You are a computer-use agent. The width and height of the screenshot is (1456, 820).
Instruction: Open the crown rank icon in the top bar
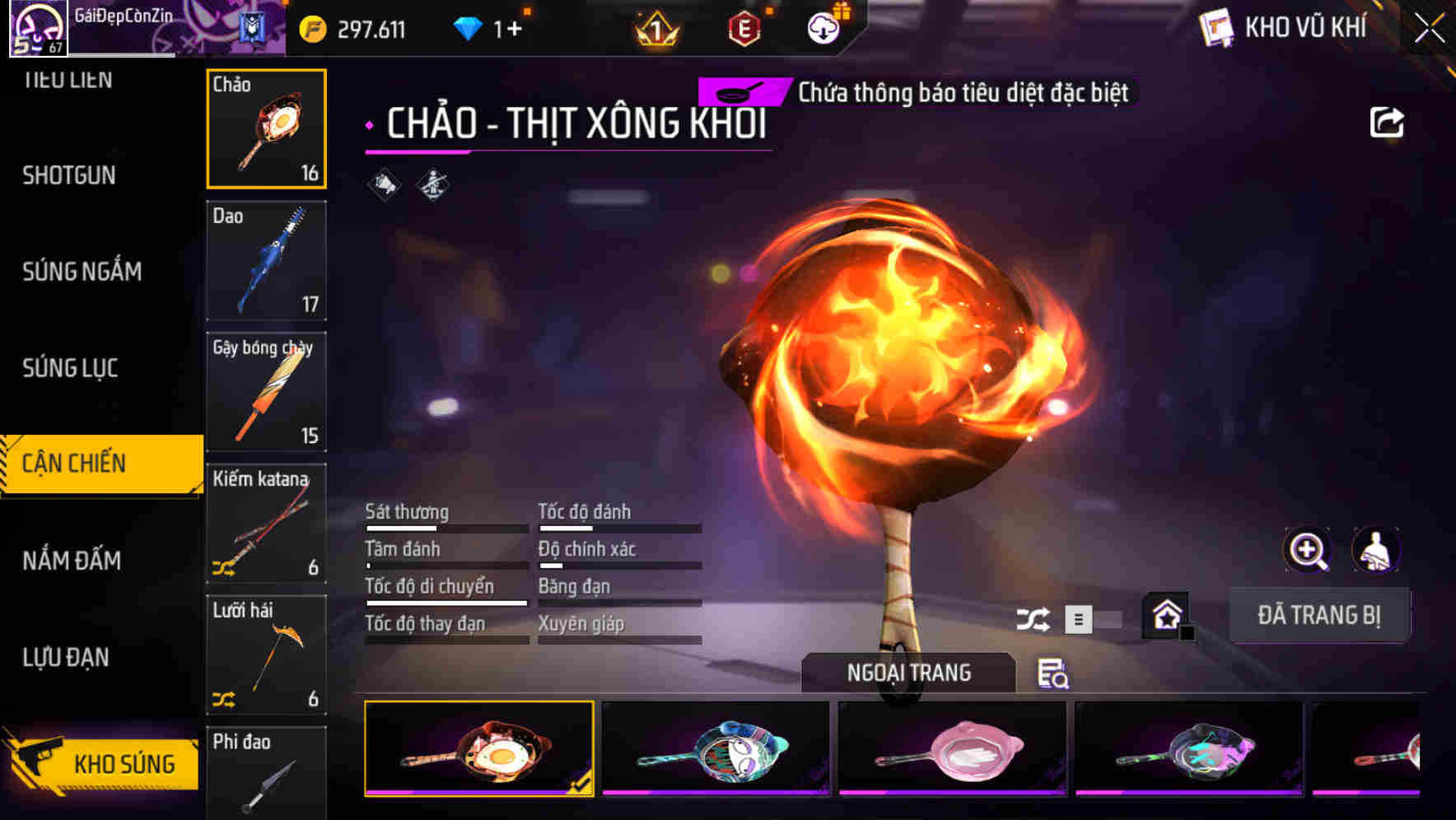pos(656,29)
